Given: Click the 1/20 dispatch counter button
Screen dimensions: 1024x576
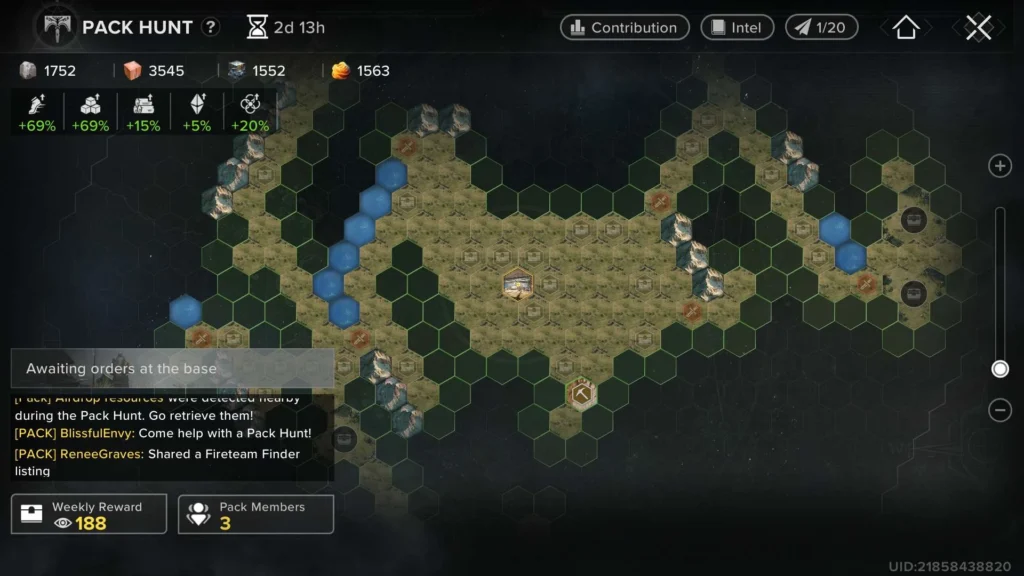Looking at the screenshot, I should coord(821,28).
